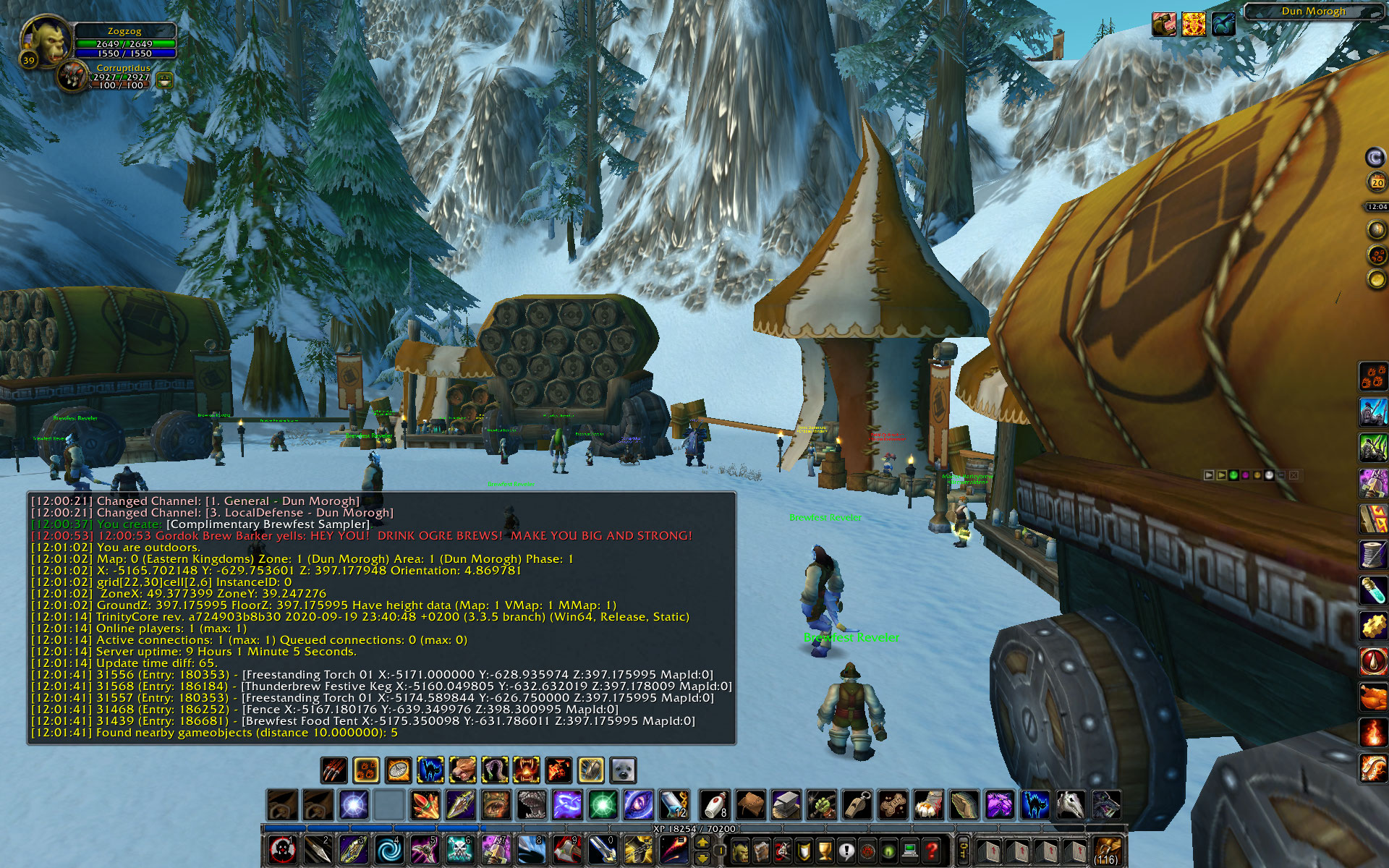
Task: Click the clock button showing 12:04
Action: click(x=1377, y=207)
